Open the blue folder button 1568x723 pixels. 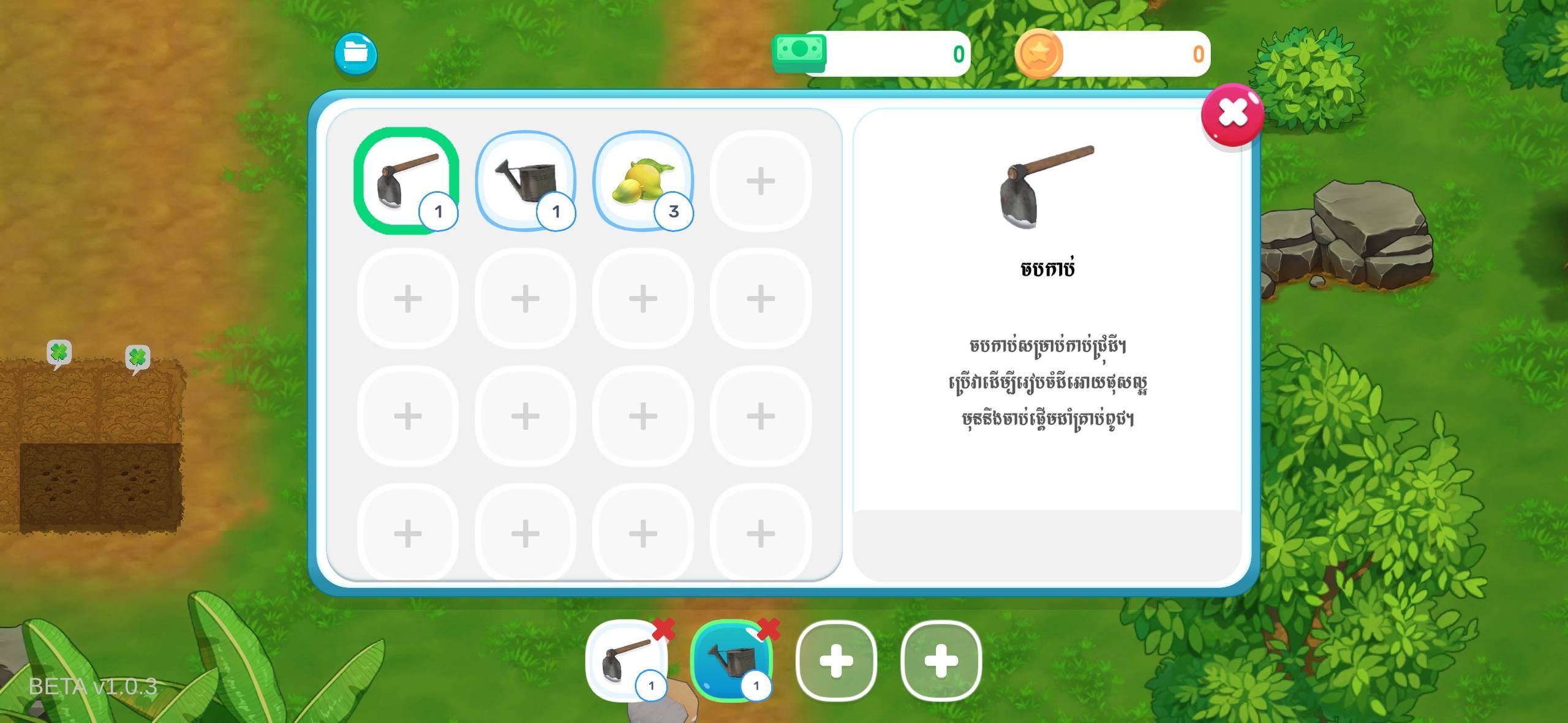coord(356,54)
